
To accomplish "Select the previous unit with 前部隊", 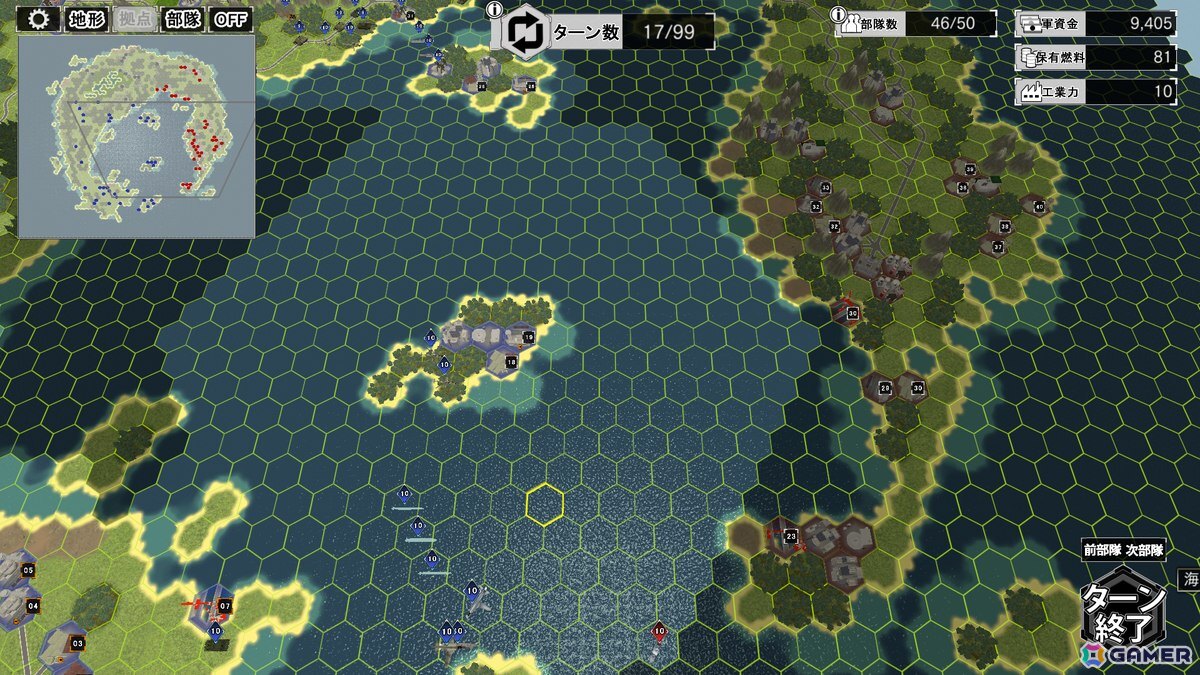I will (x=1102, y=550).
